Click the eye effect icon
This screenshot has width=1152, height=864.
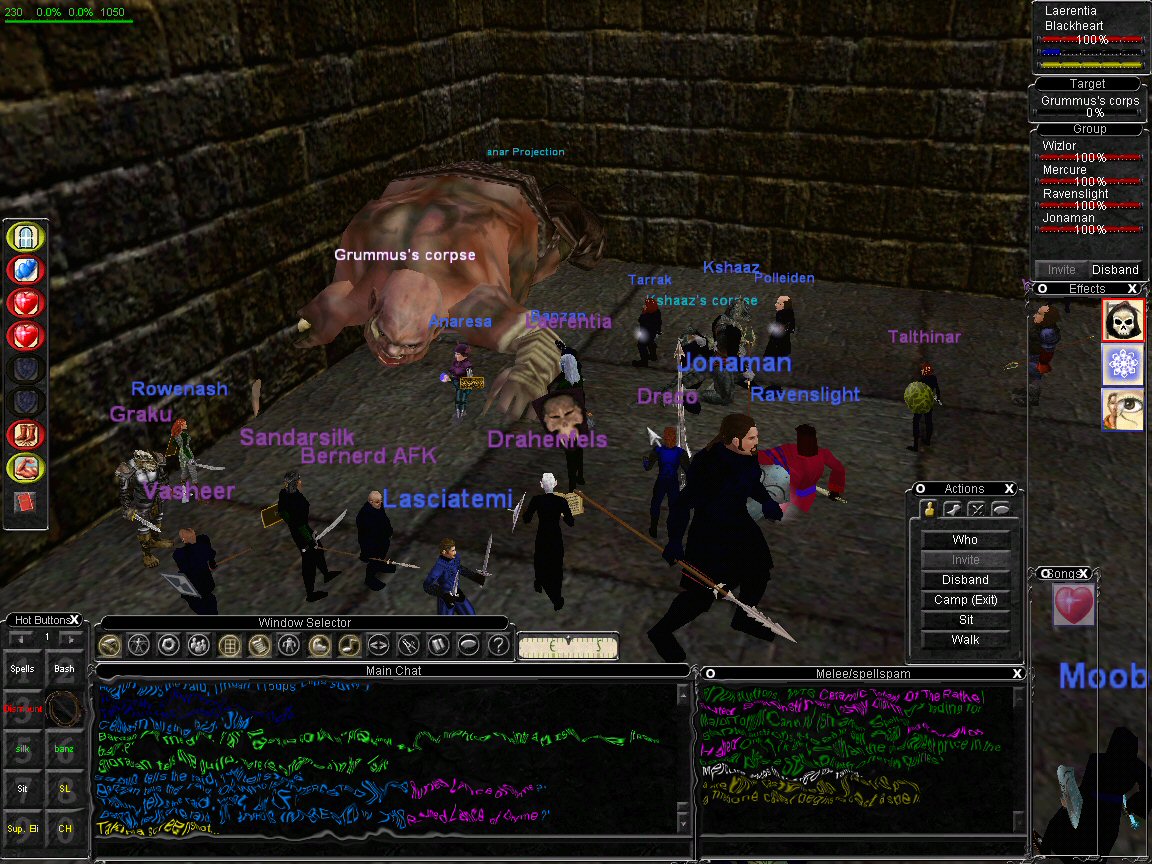[x=1122, y=410]
